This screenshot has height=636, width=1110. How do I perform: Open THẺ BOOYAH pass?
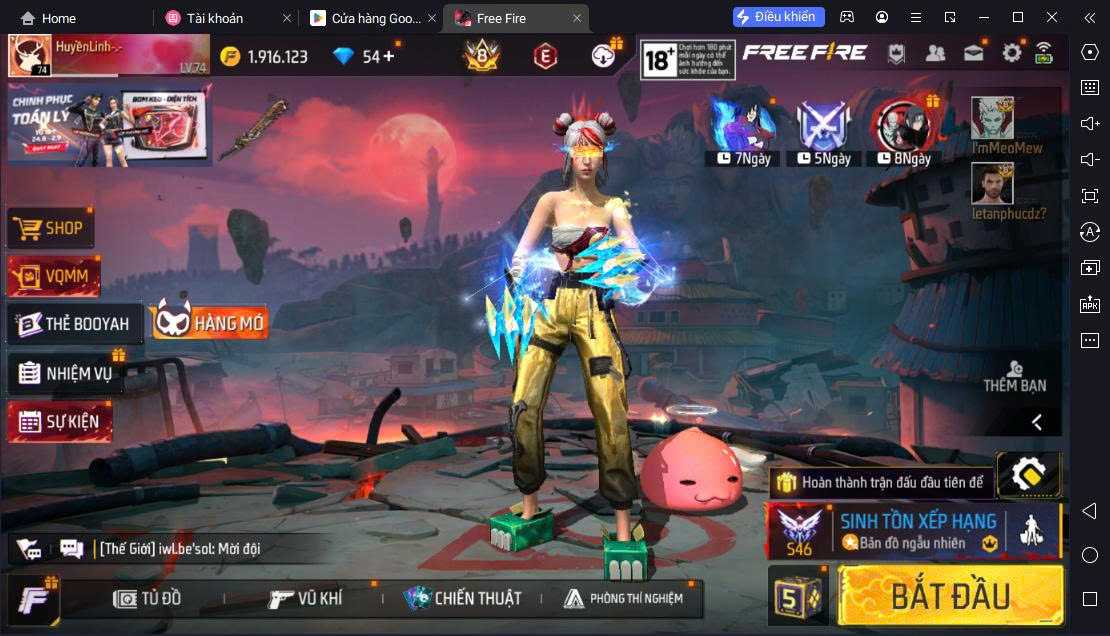[x=75, y=324]
